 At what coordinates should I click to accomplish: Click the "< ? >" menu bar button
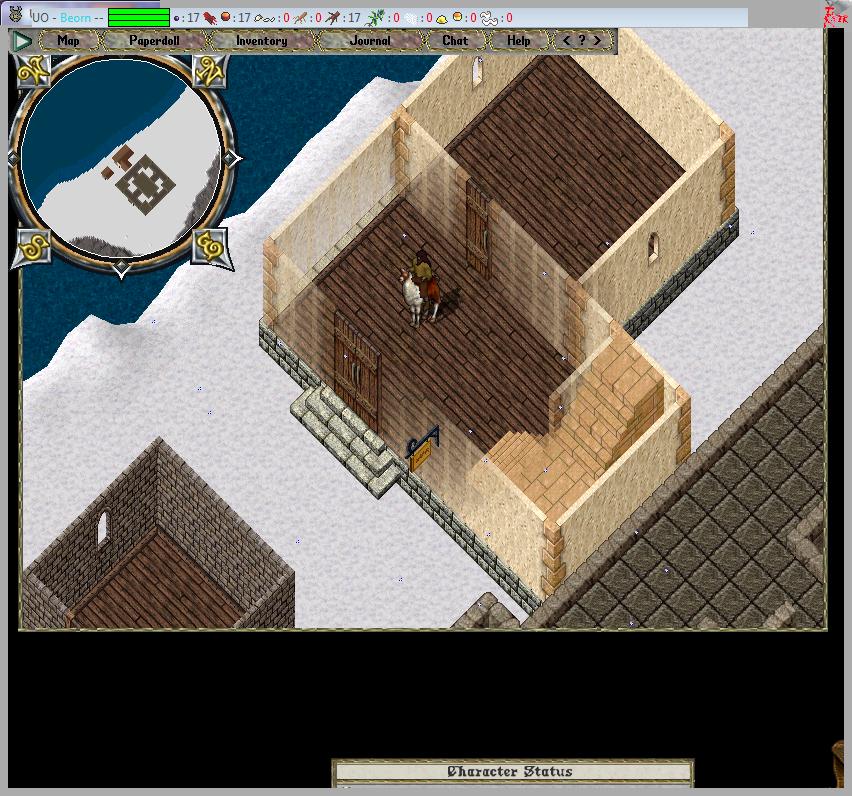582,41
